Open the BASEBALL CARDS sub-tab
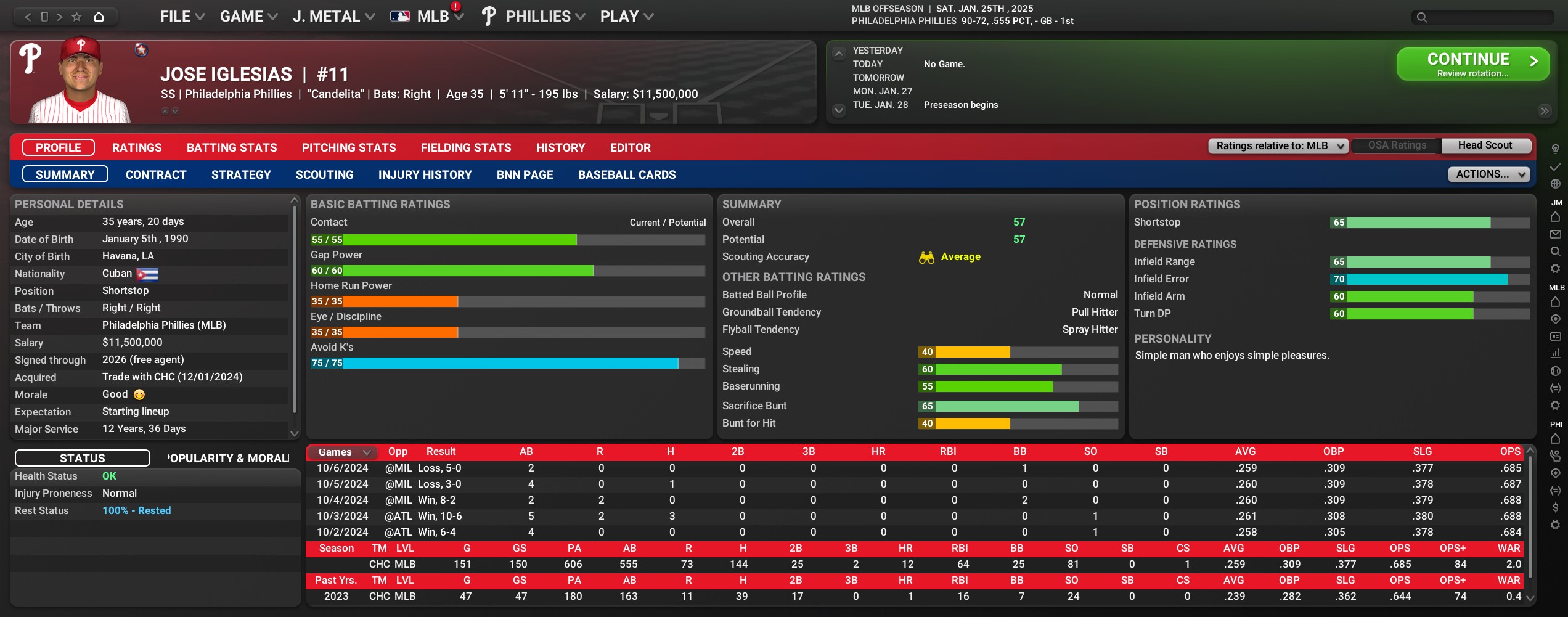 (x=627, y=175)
